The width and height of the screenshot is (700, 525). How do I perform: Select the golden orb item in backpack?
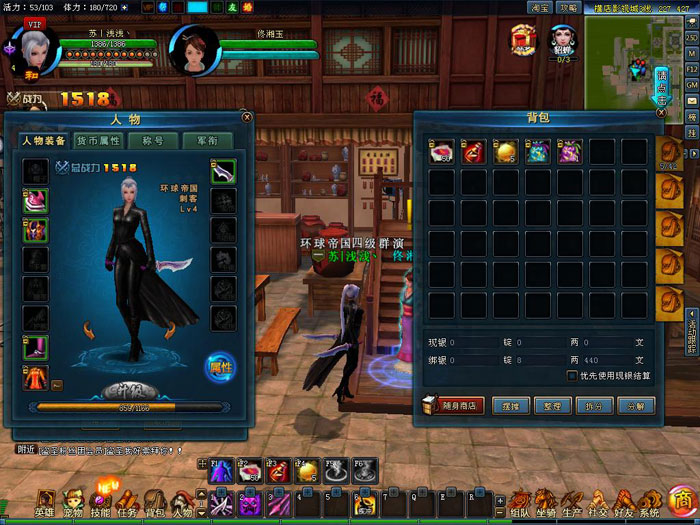(506, 151)
